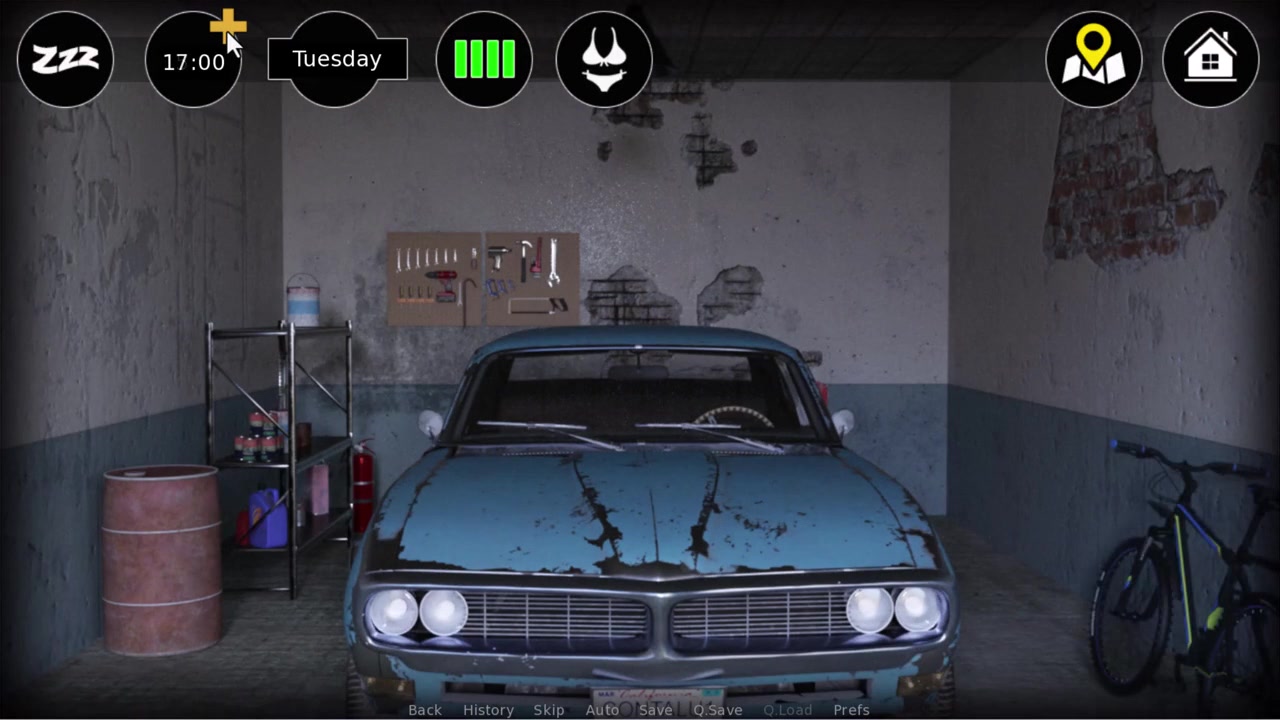
Task: Toggle Skip in the quick menu
Action: [x=549, y=710]
